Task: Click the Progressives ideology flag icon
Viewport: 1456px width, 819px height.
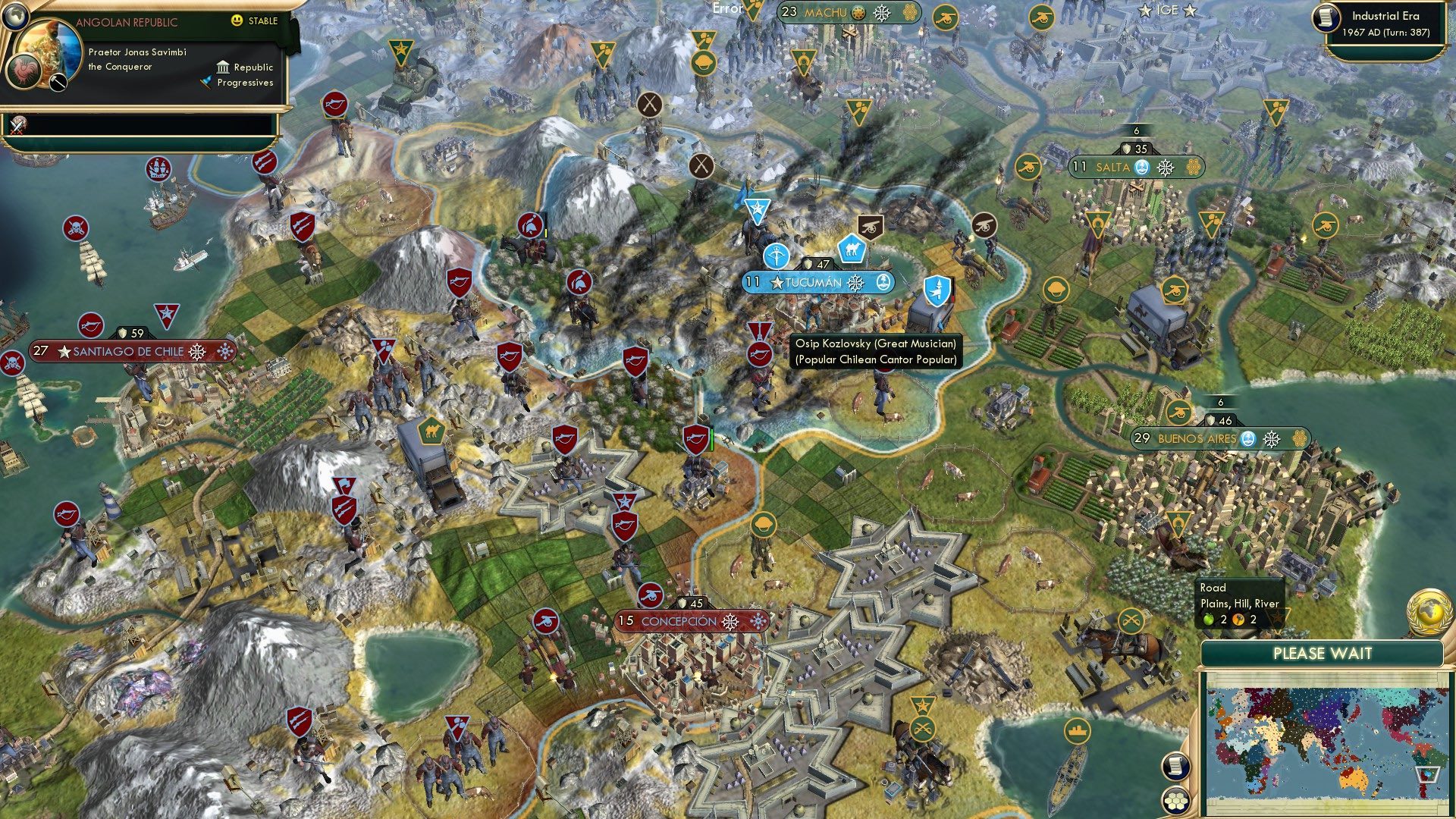Action: pyautogui.click(x=206, y=83)
